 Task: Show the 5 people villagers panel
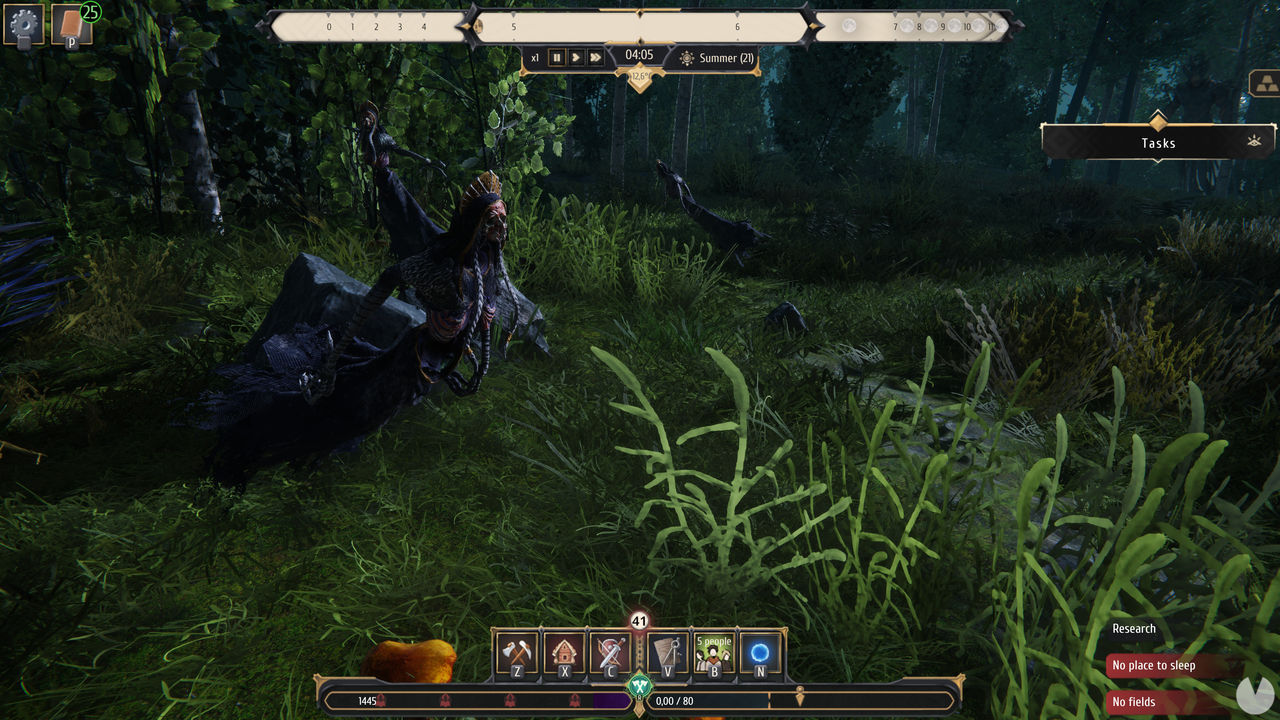(x=714, y=654)
